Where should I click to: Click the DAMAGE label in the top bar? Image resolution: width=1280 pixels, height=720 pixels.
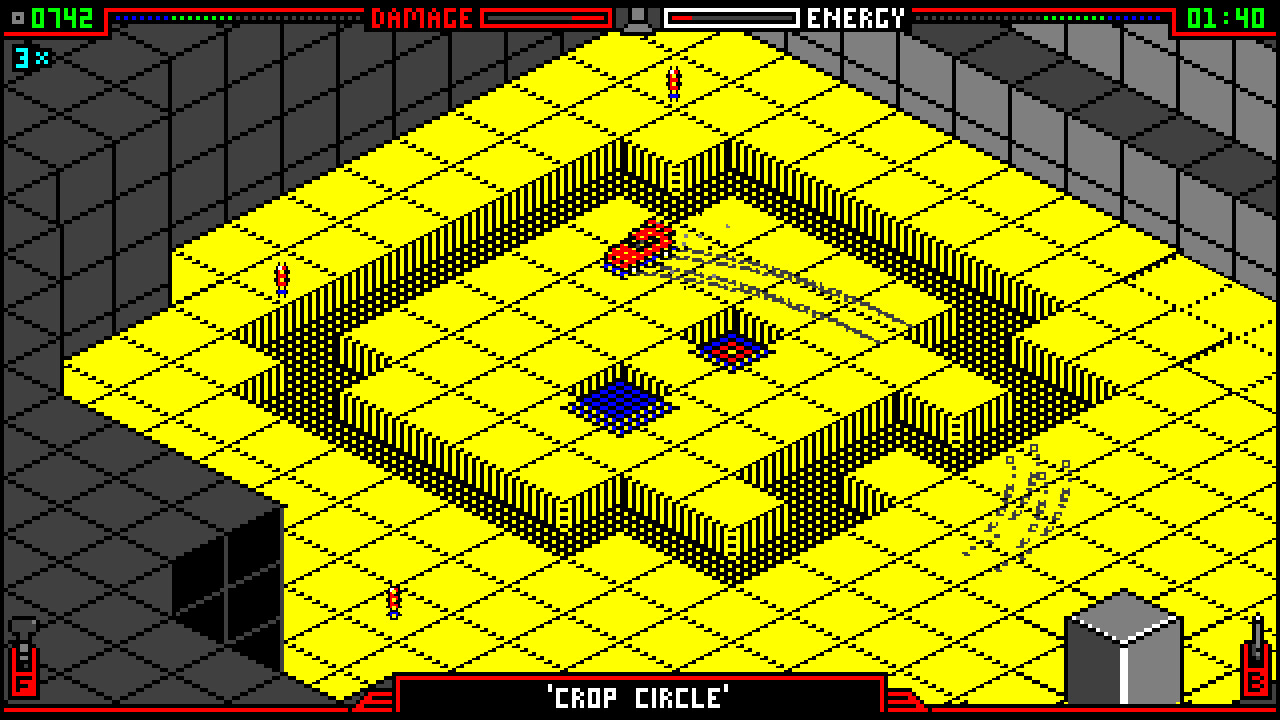click(x=420, y=17)
